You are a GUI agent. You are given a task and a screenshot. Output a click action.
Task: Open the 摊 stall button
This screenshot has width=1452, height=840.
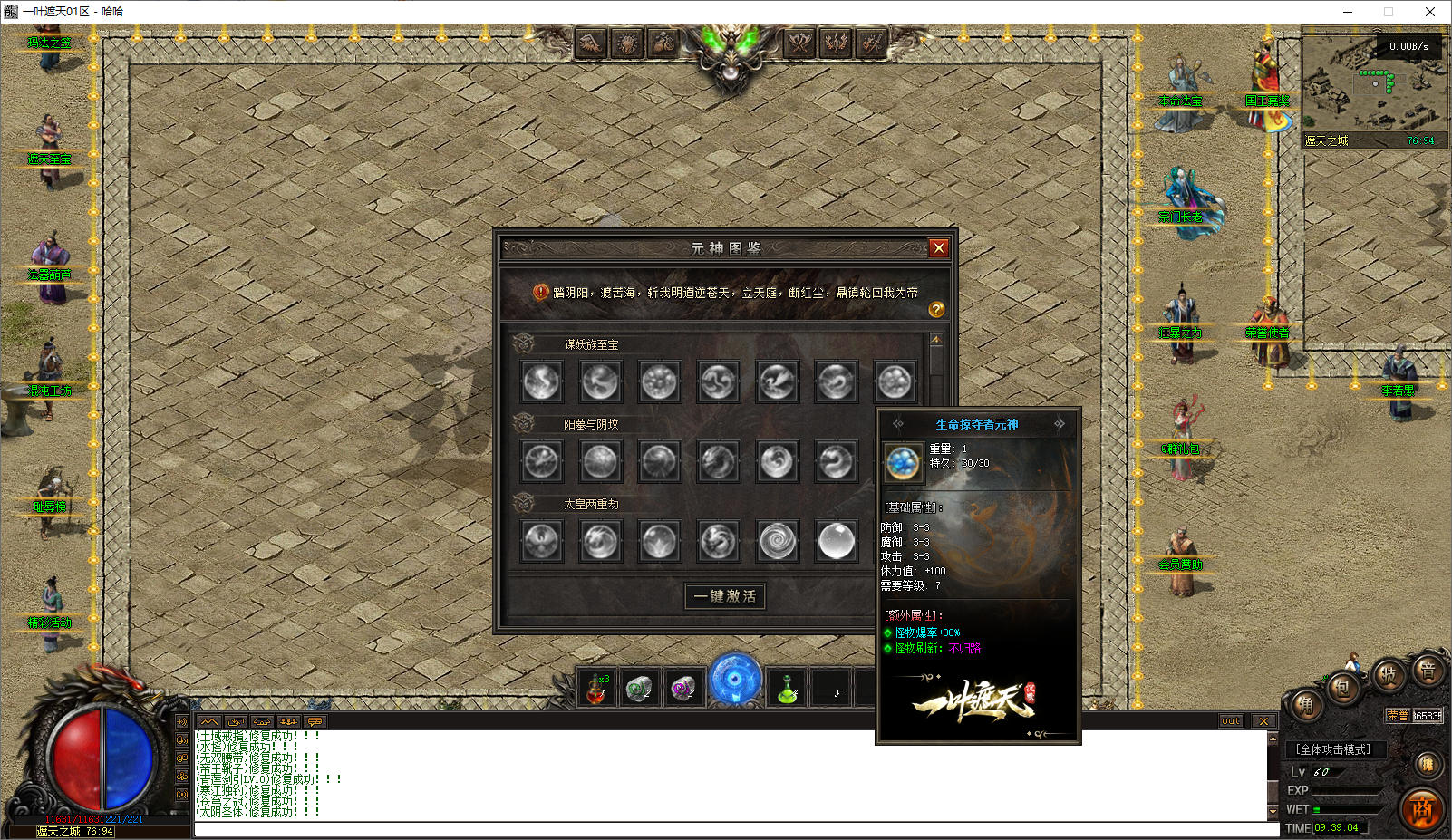(1428, 765)
